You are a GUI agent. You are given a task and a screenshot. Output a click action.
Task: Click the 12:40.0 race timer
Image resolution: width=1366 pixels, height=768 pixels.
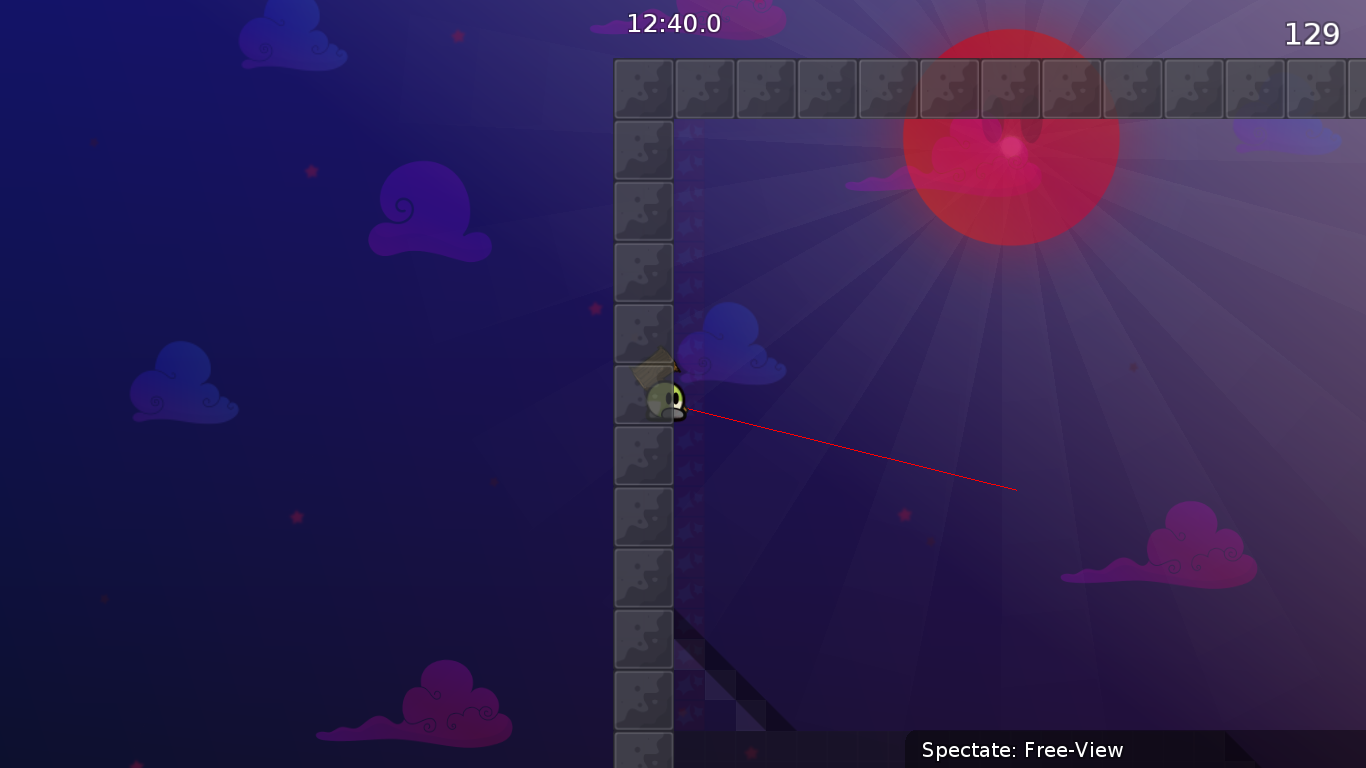[673, 24]
